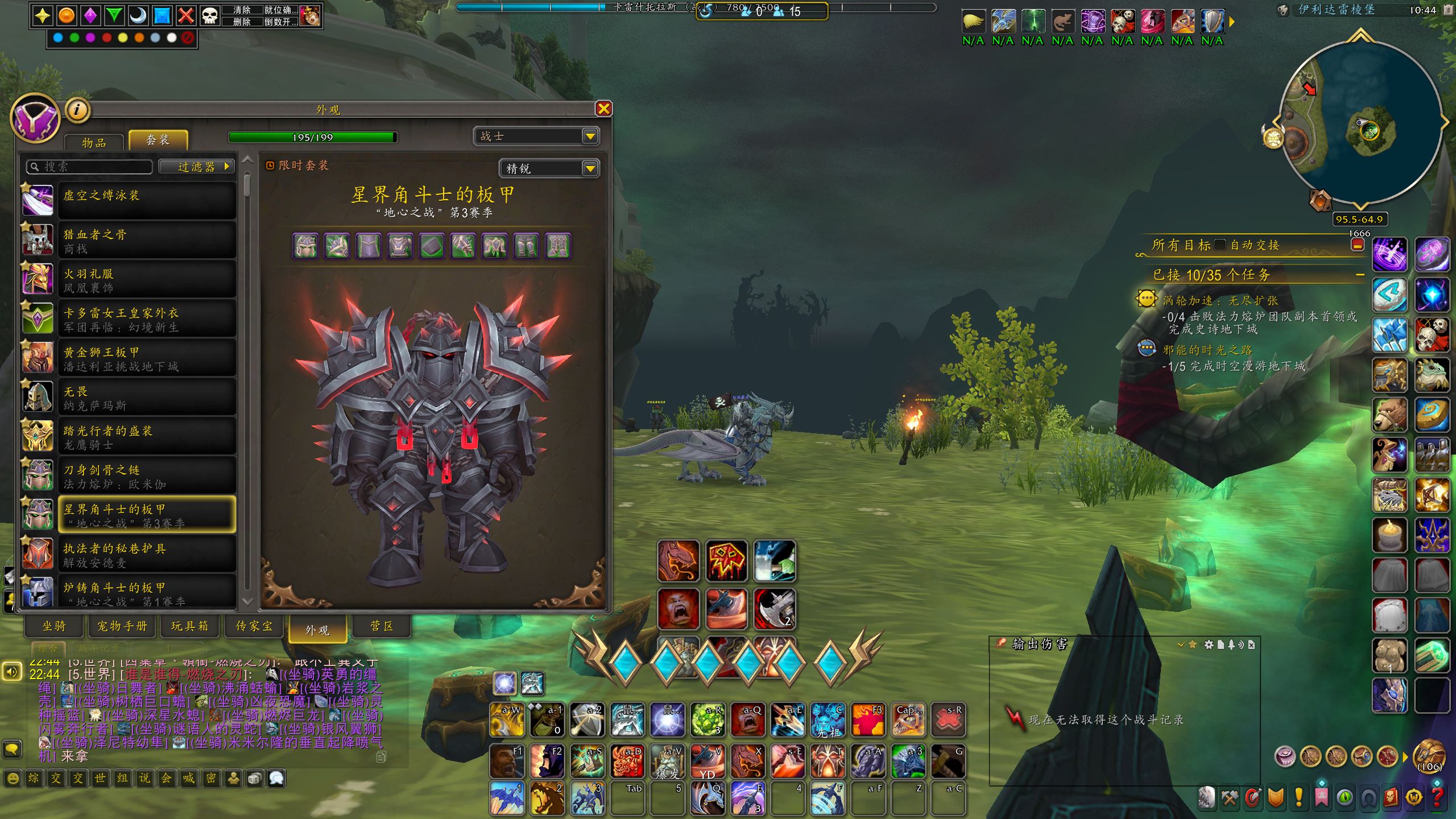Viewport: 1456px width, 819px height.
Task: Open the 玩具箱 toy box tab
Action: tap(190, 626)
